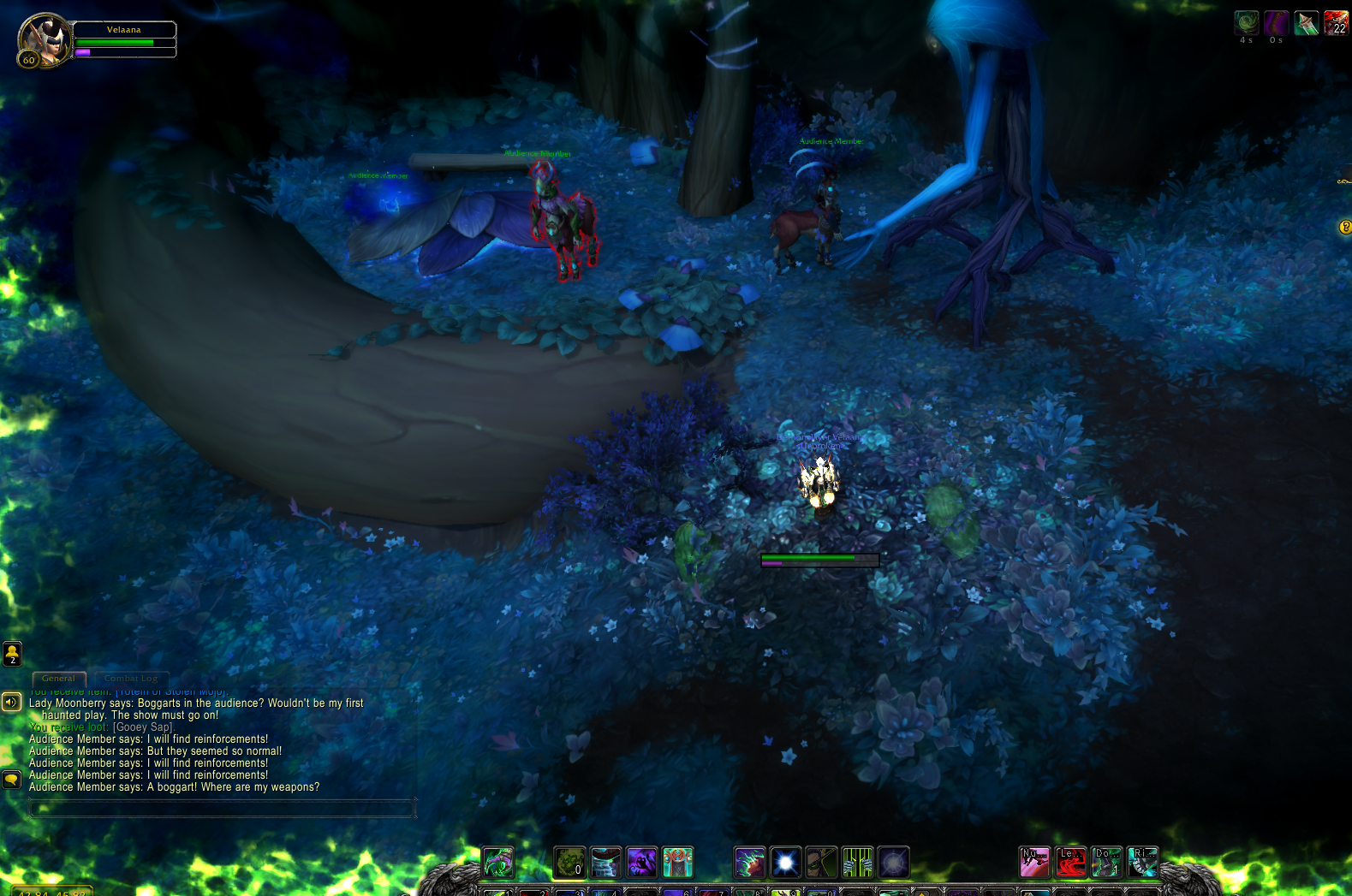Click the fiery buff with 22 stacks

[1336, 22]
